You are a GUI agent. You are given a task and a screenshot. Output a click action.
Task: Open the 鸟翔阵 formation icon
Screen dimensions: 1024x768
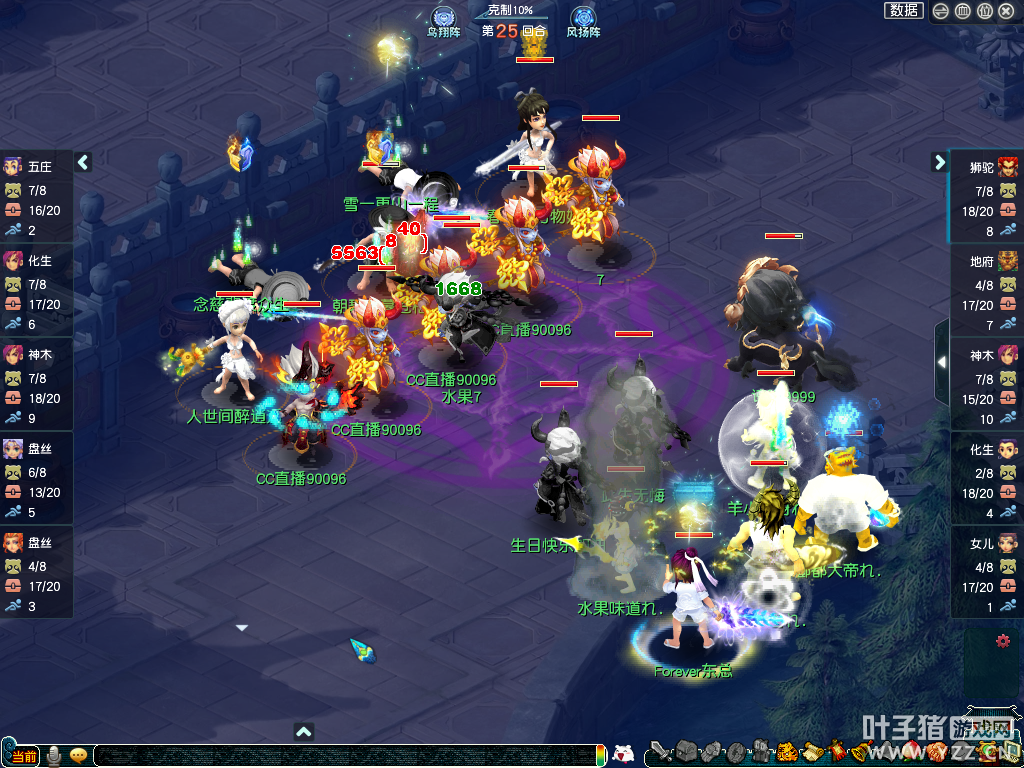443,18
